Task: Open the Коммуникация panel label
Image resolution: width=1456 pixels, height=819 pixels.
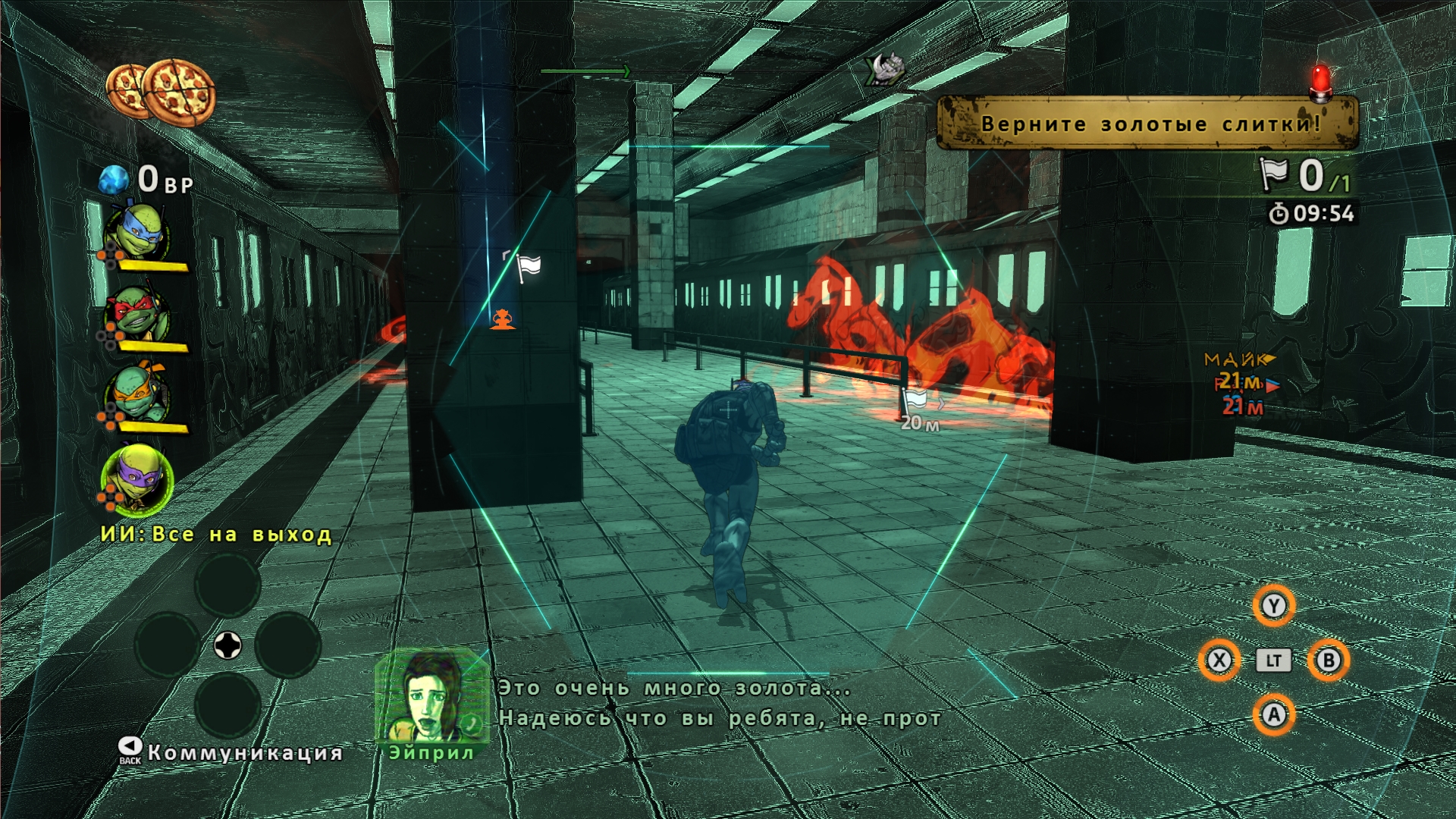Action: 244,752
